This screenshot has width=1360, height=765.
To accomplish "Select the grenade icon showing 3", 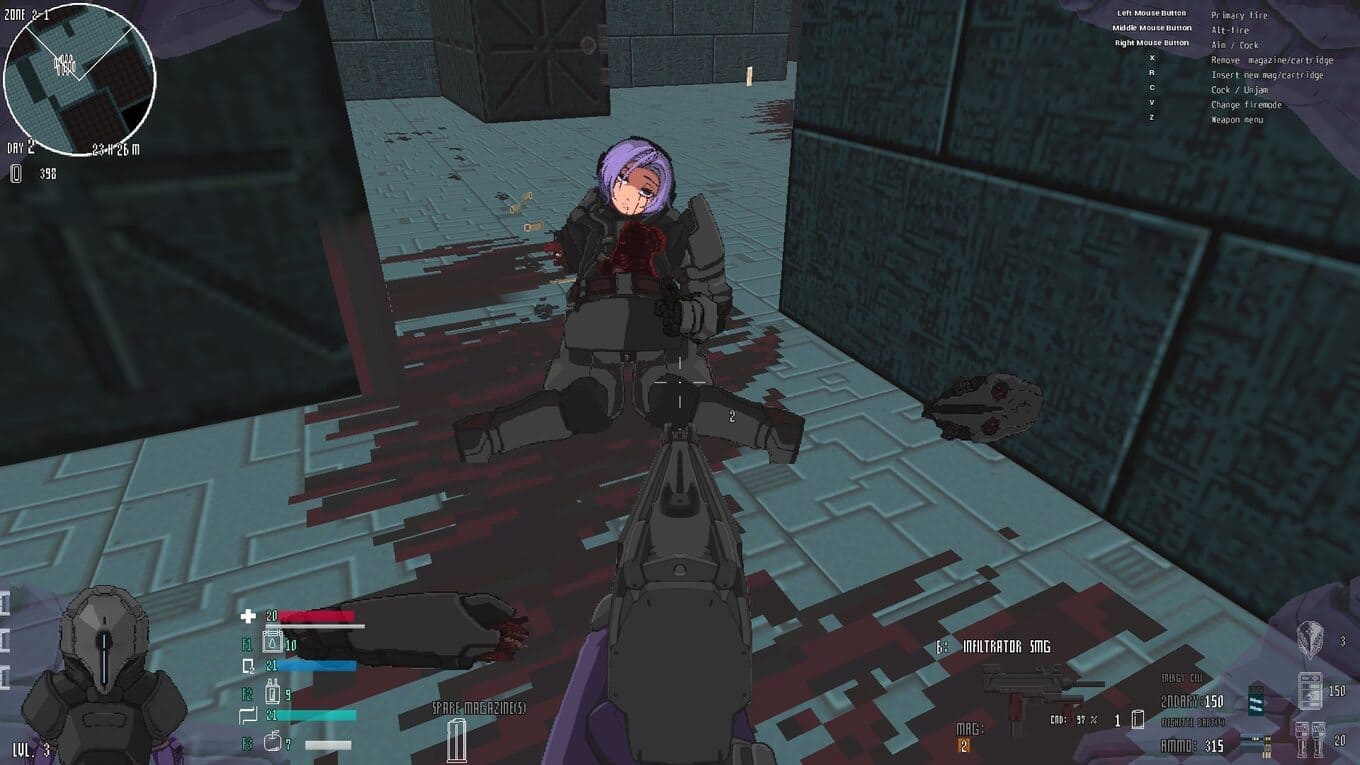I will [x=1309, y=640].
